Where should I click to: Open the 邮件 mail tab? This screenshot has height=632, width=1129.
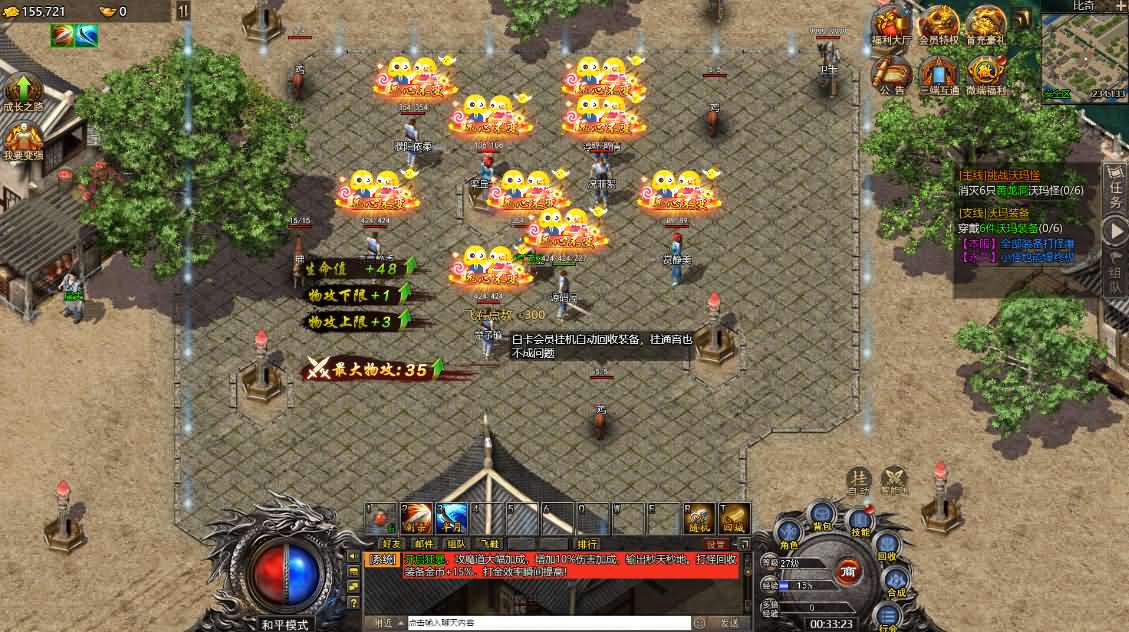click(x=424, y=543)
